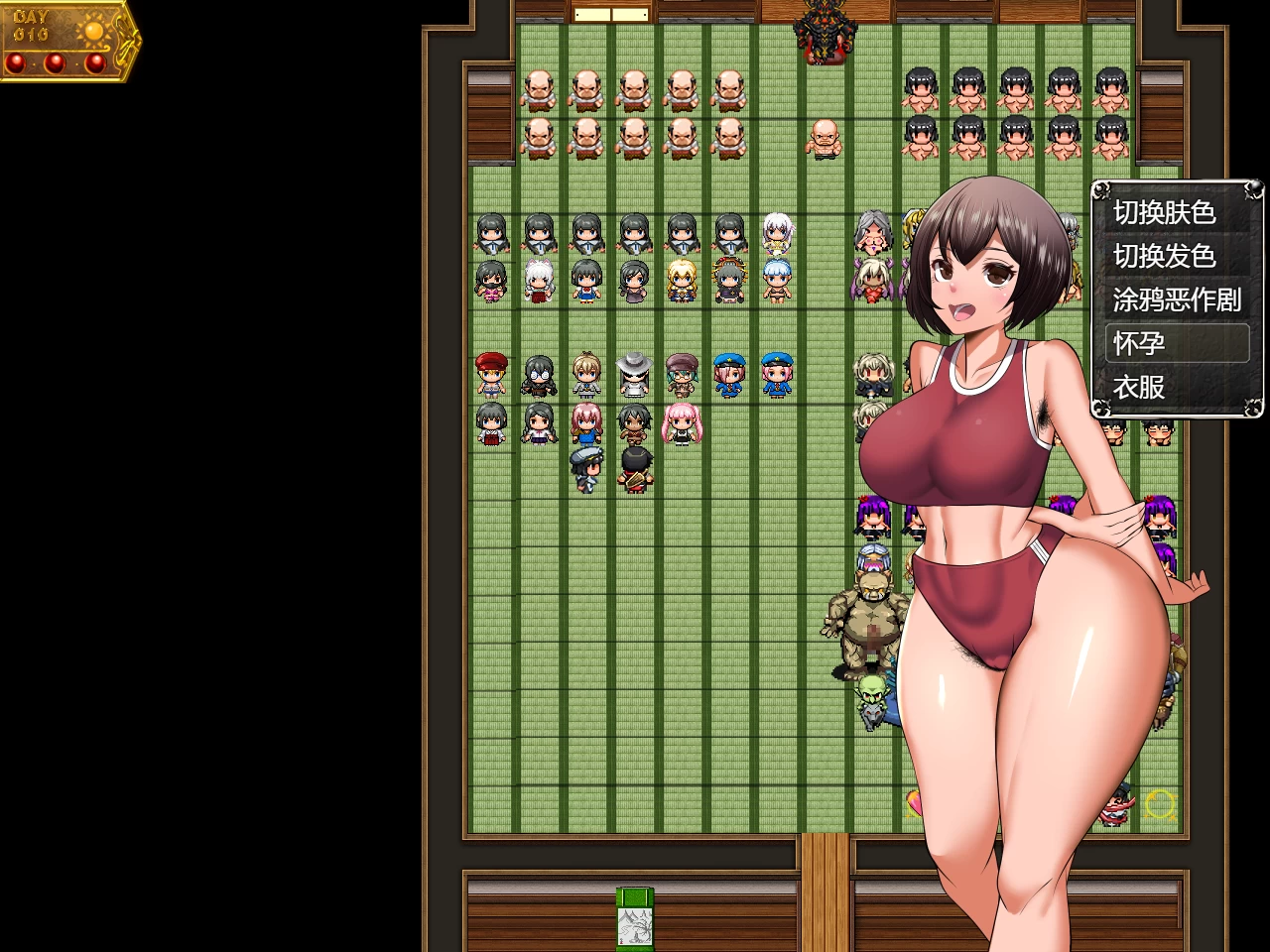This screenshot has height=952, width=1270.
Task: Click the 涂鸦恶作剧 option
Action: click(x=1177, y=299)
